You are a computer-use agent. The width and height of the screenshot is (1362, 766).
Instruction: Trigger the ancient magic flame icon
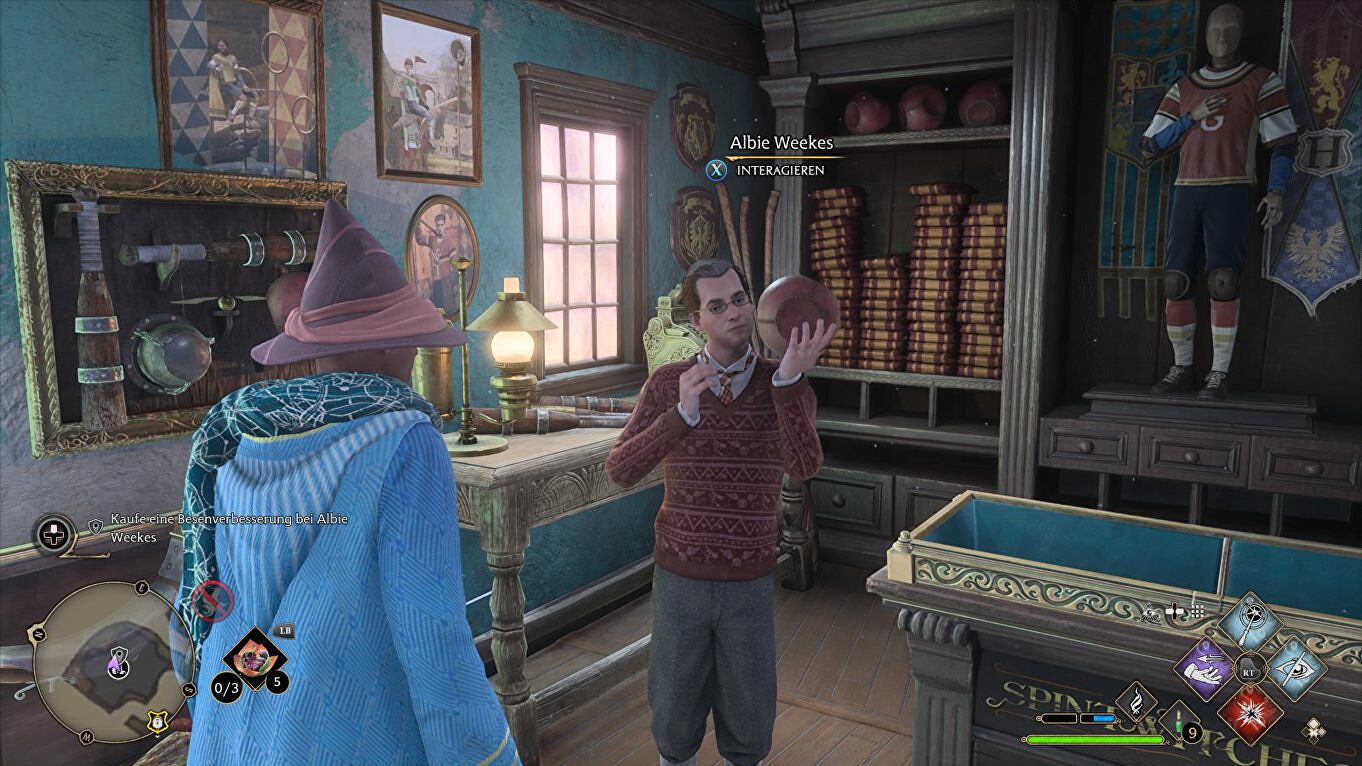coord(1136,703)
